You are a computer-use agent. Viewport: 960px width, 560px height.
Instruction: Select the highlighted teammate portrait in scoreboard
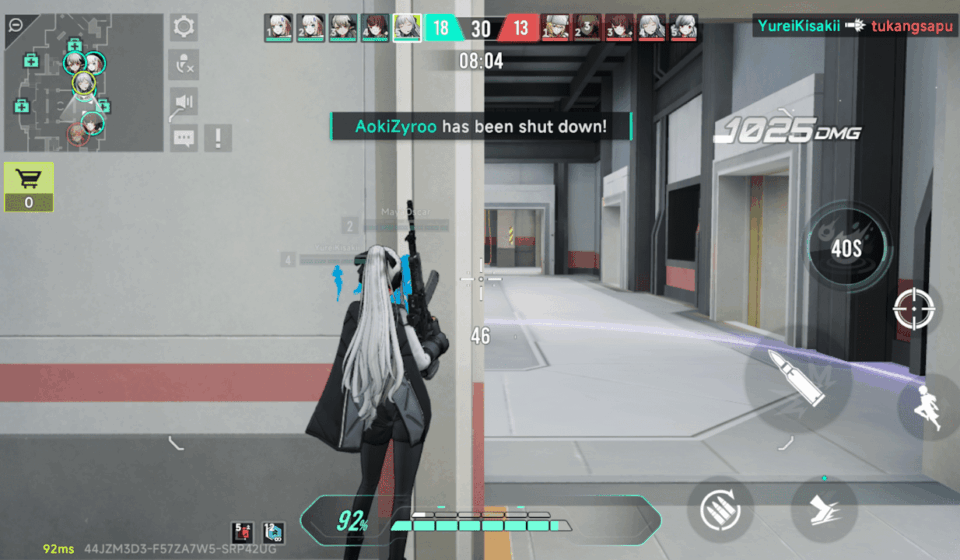click(406, 27)
